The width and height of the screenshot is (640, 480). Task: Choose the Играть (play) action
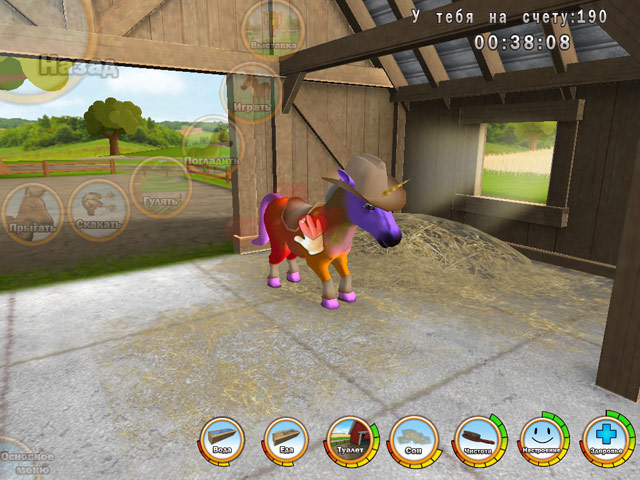pyautogui.click(x=250, y=92)
